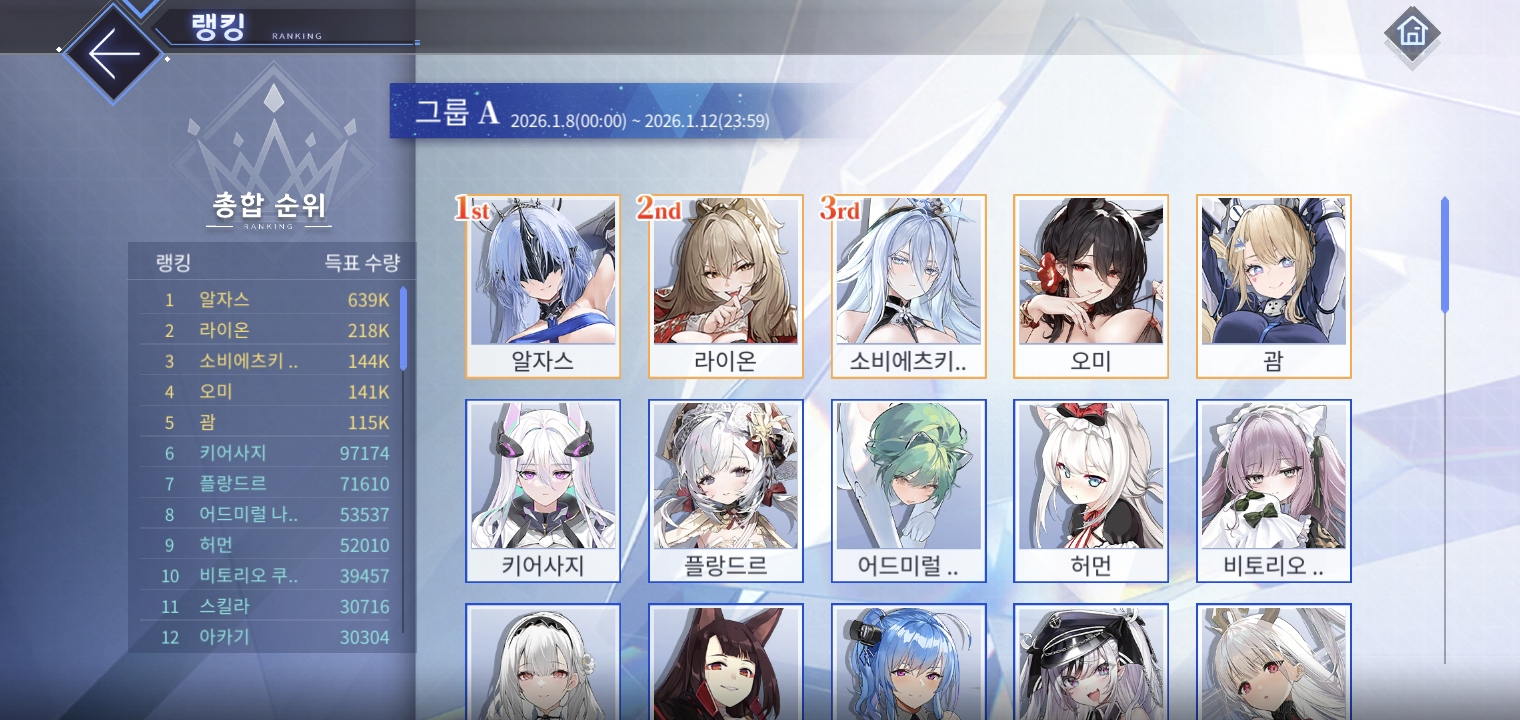Choose the 플랑드르 character card
The width and height of the screenshot is (1520, 720).
tap(726, 490)
